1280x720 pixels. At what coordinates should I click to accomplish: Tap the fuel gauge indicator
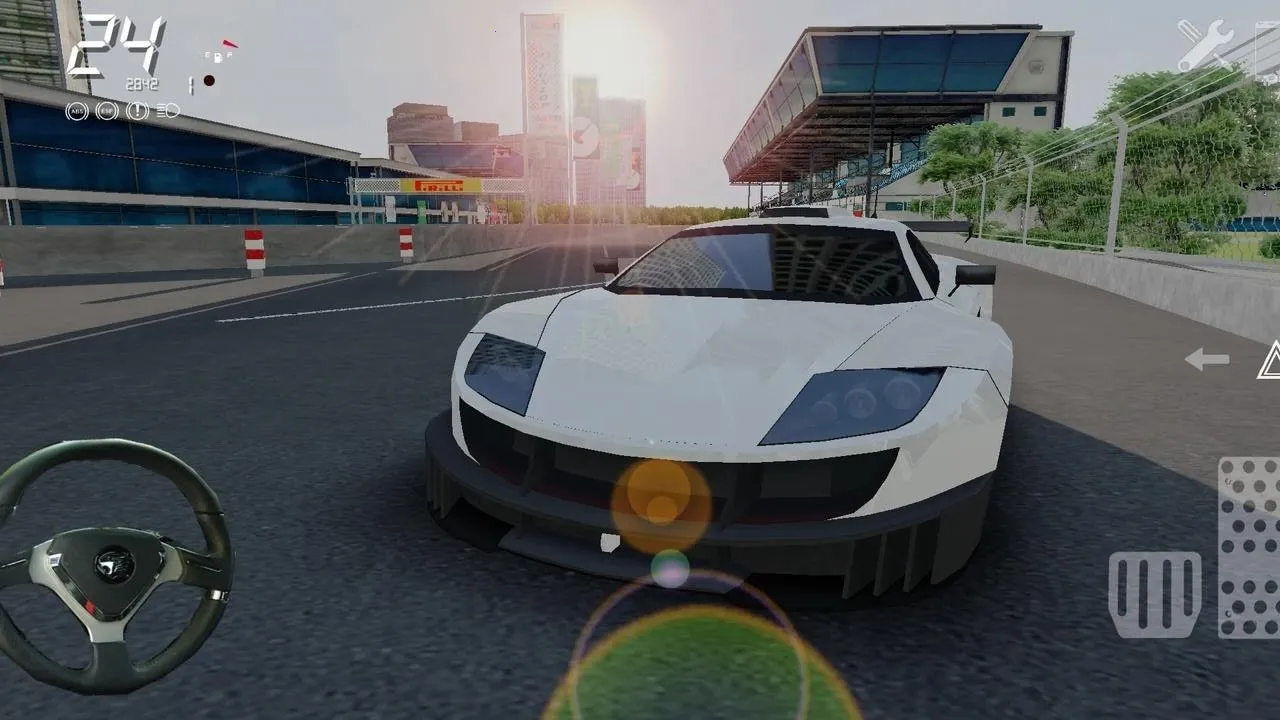pos(217,56)
